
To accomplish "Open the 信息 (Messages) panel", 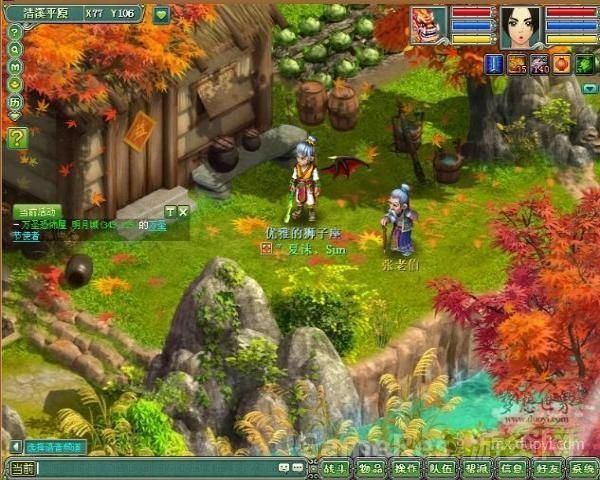I will click(x=512, y=468).
